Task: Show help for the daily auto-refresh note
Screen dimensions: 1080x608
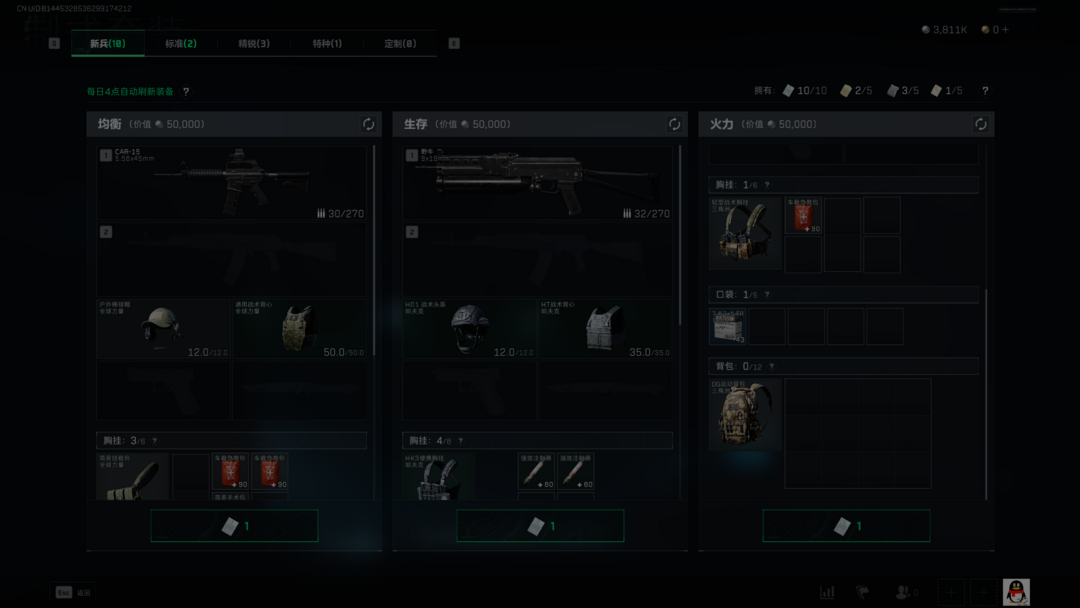Action: point(186,92)
